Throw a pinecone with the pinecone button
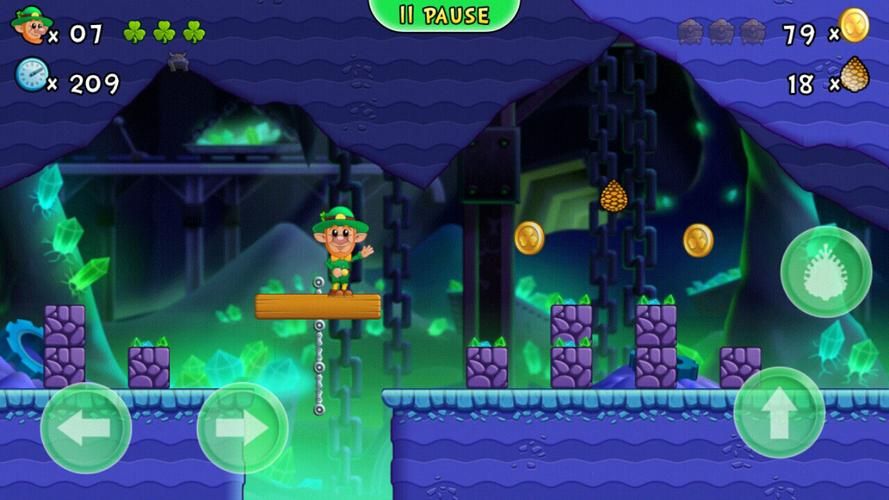The image size is (889, 500). (x=825, y=272)
